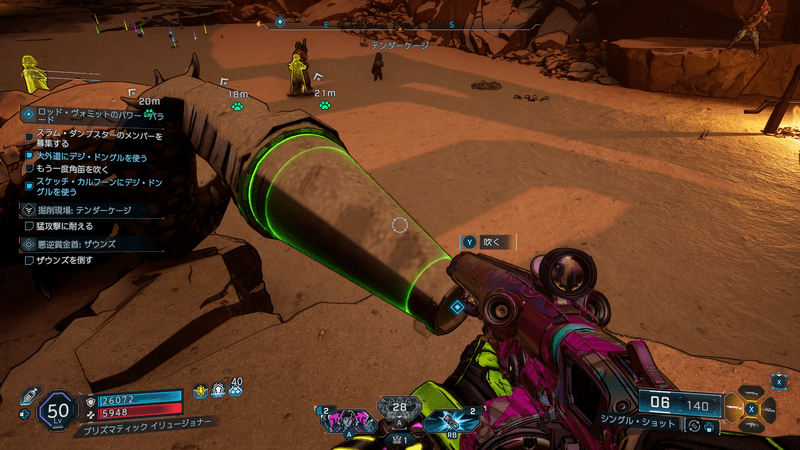Toggle the 猛攻撃に耐える objective checkbox

tap(29, 227)
